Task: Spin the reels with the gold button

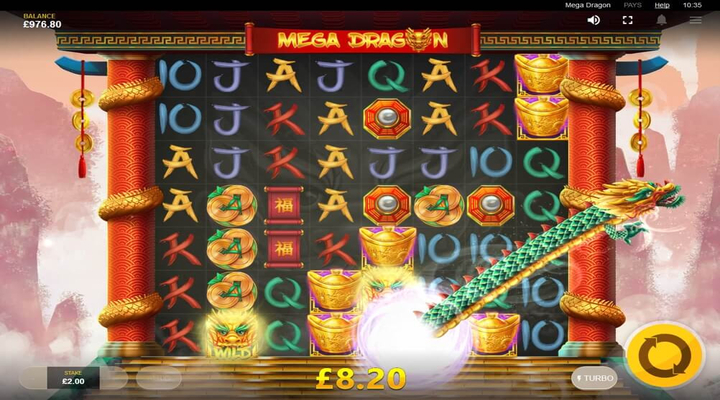Action: [662, 355]
